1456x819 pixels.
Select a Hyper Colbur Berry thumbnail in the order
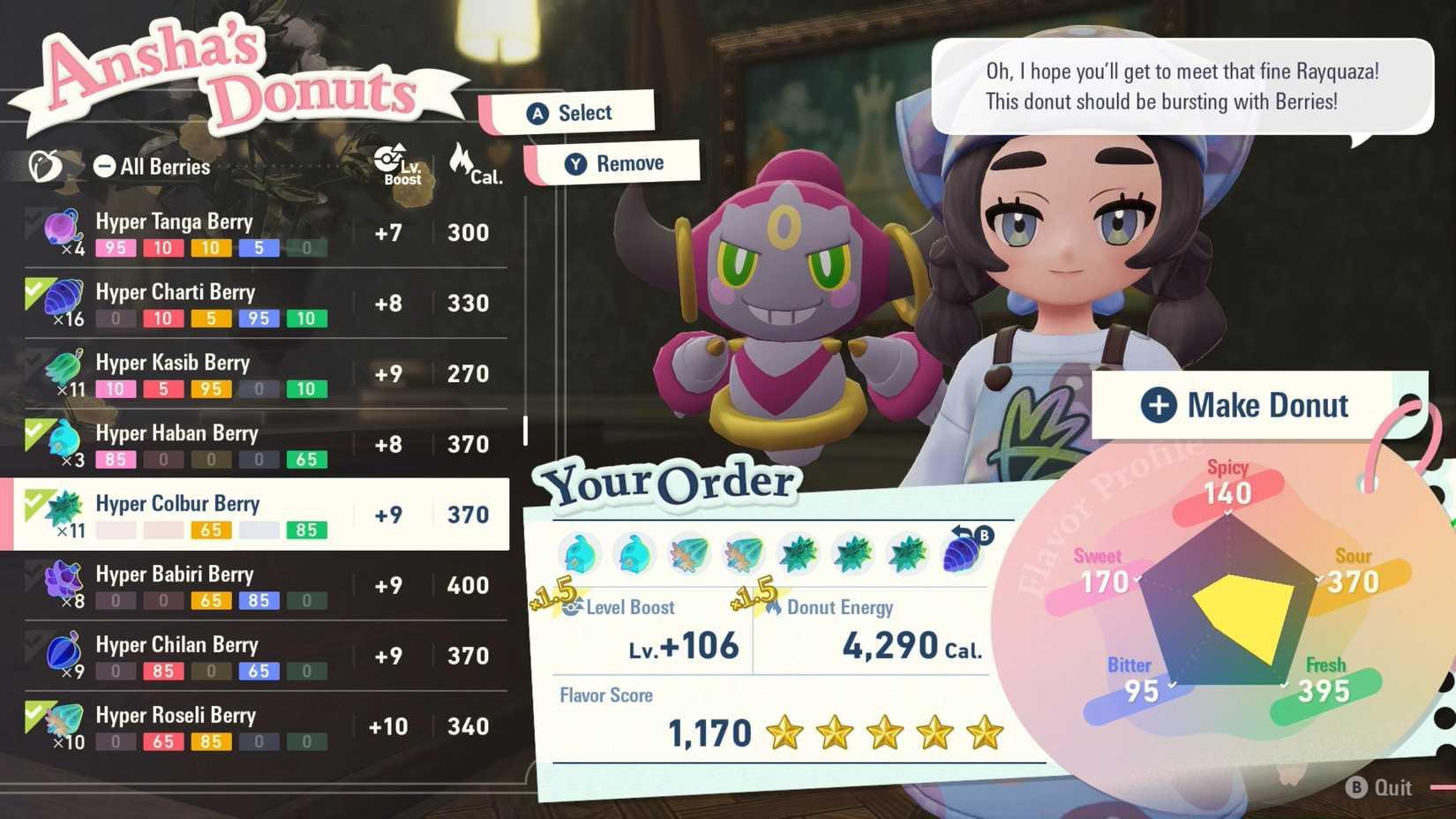tap(799, 553)
